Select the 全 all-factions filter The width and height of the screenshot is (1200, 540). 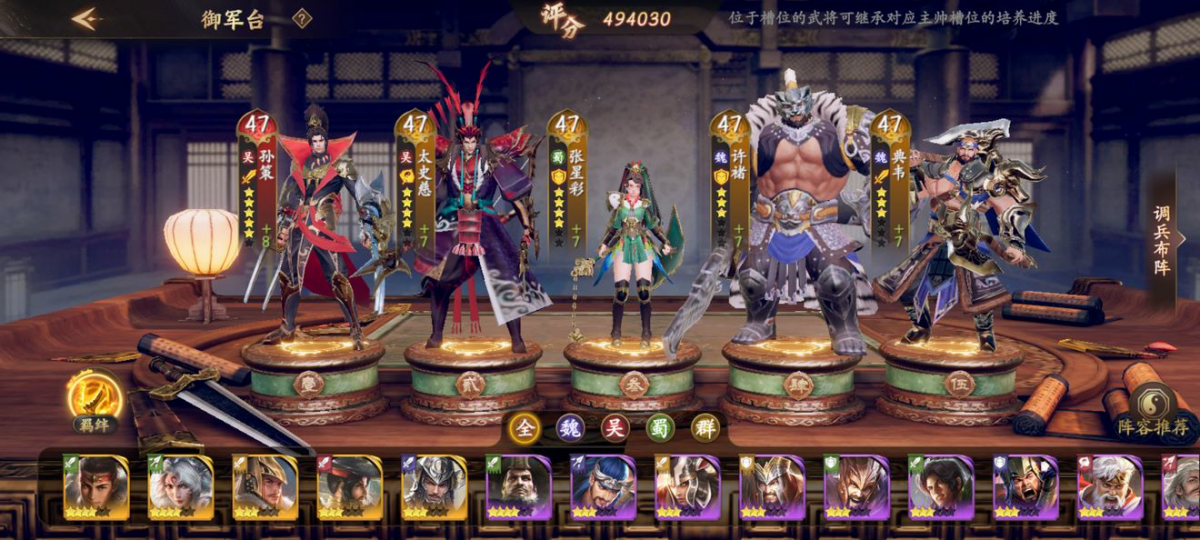pyautogui.click(x=522, y=428)
